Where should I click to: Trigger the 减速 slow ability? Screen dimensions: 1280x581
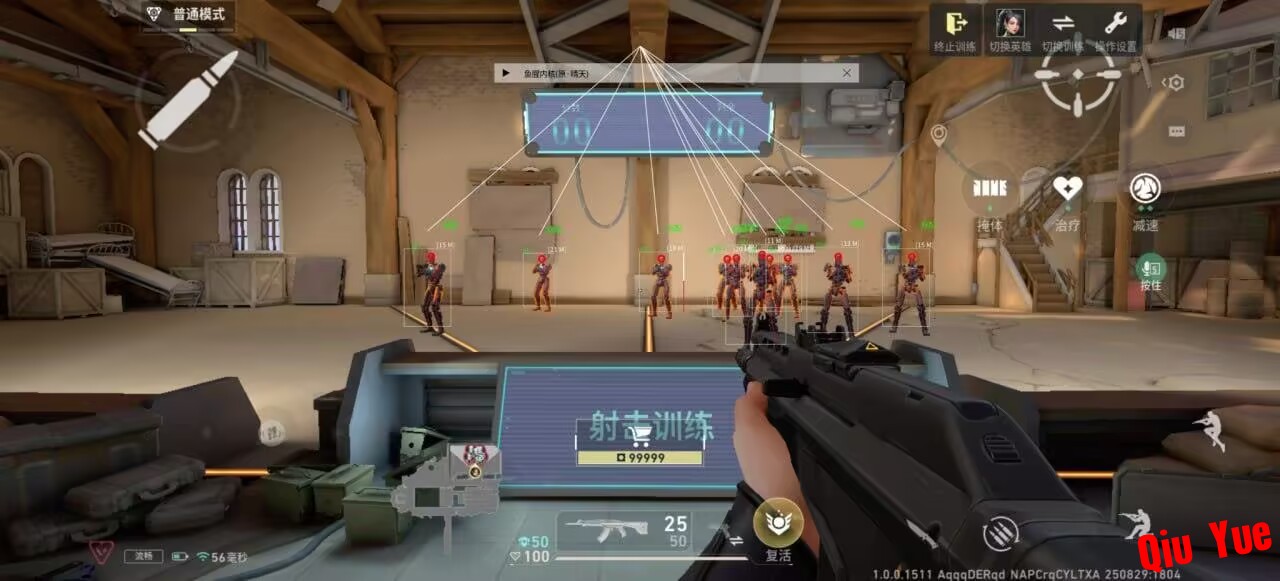click(1145, 190)
